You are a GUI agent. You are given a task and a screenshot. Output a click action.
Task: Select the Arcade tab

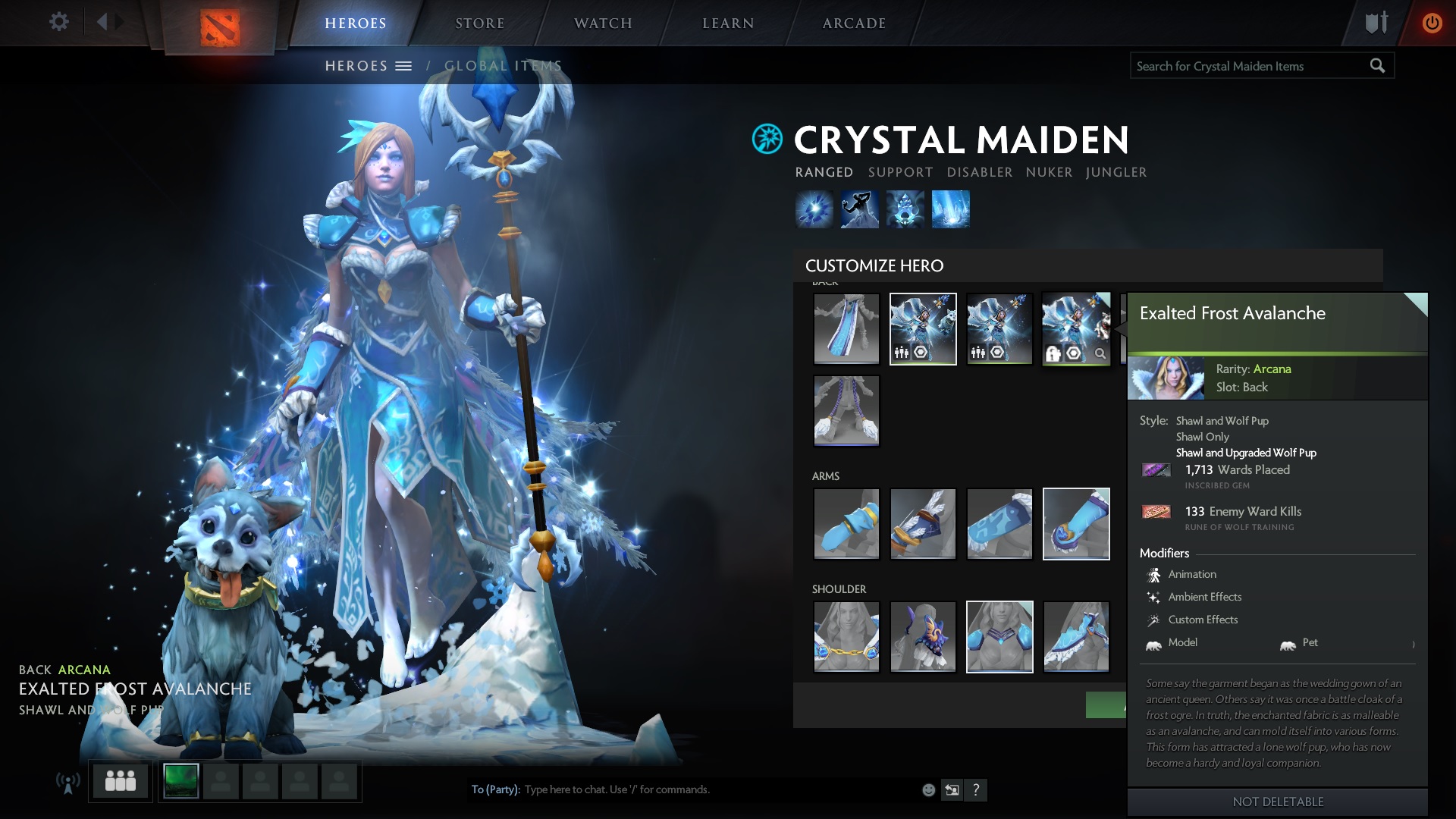[x=854, y=24]
